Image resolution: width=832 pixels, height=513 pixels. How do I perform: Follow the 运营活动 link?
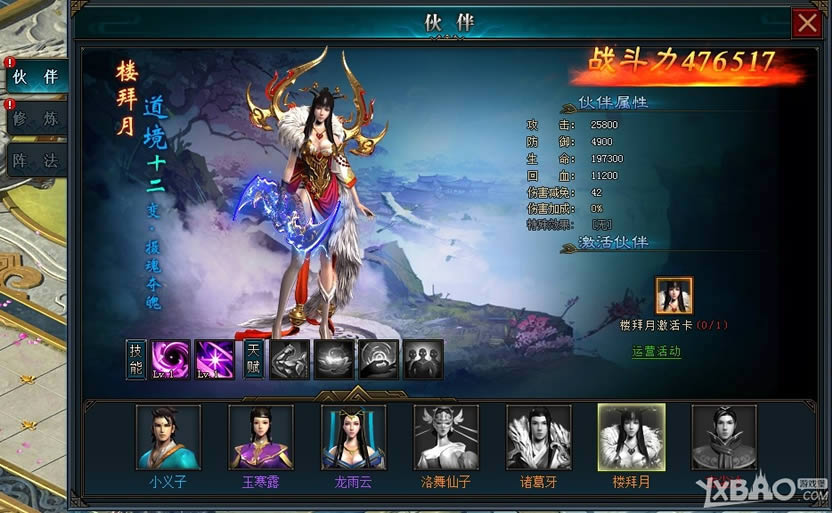[x=656, y=351]
